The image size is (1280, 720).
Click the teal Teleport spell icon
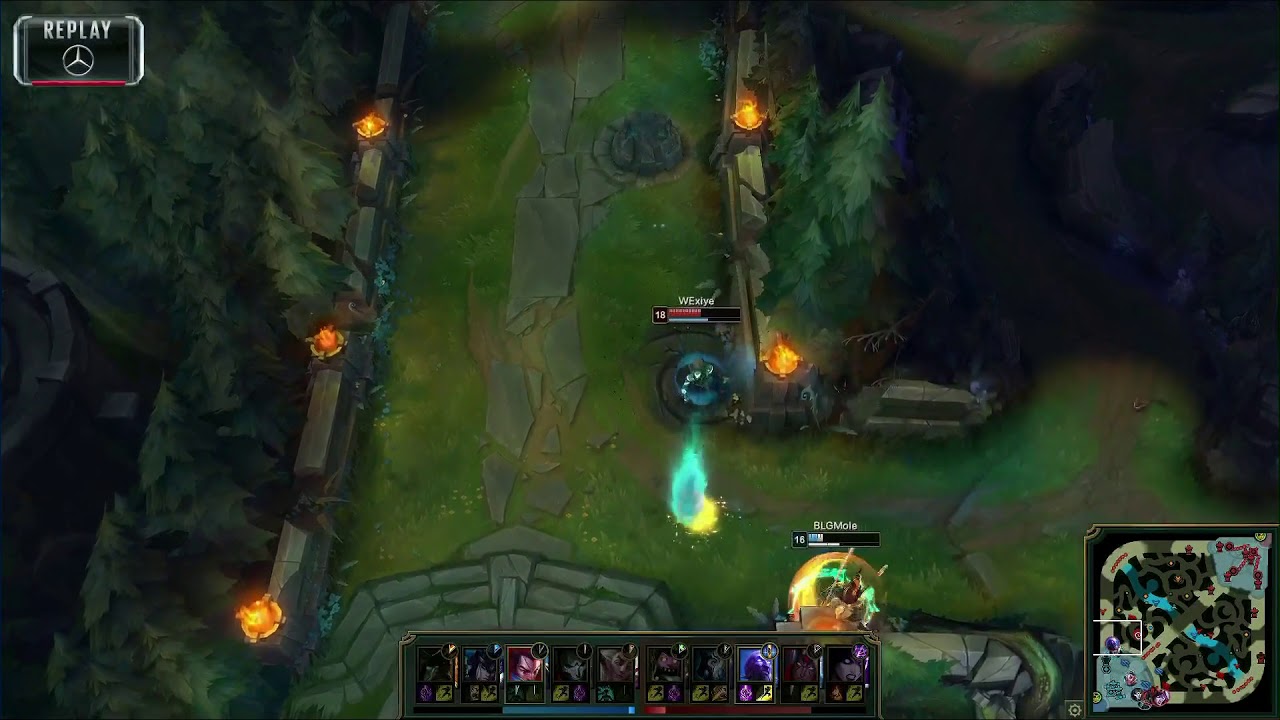605,691
